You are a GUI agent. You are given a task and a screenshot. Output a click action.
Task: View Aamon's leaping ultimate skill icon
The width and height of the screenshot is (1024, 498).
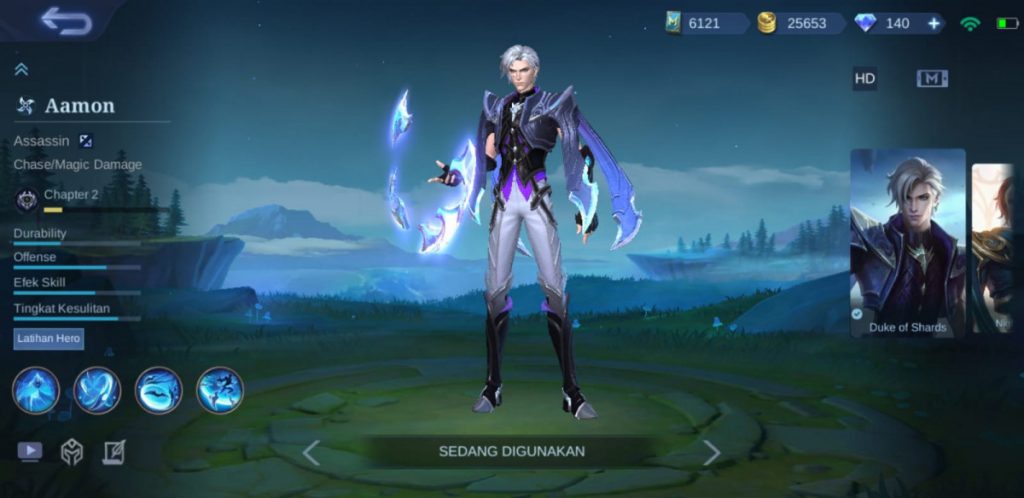pyautogui.click(x=220, y=390)
